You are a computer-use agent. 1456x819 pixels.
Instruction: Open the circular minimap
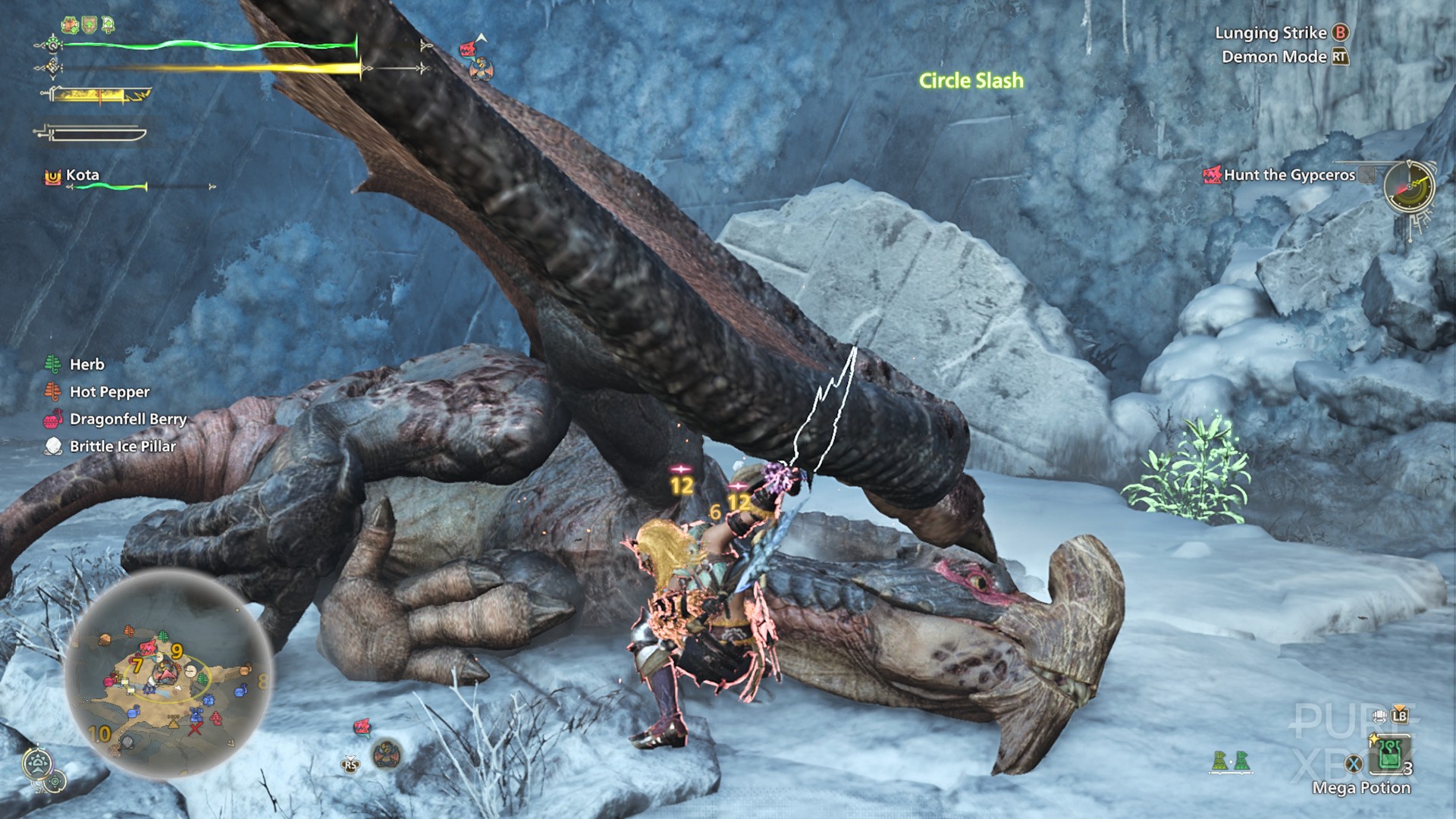[x=168, y=676]
